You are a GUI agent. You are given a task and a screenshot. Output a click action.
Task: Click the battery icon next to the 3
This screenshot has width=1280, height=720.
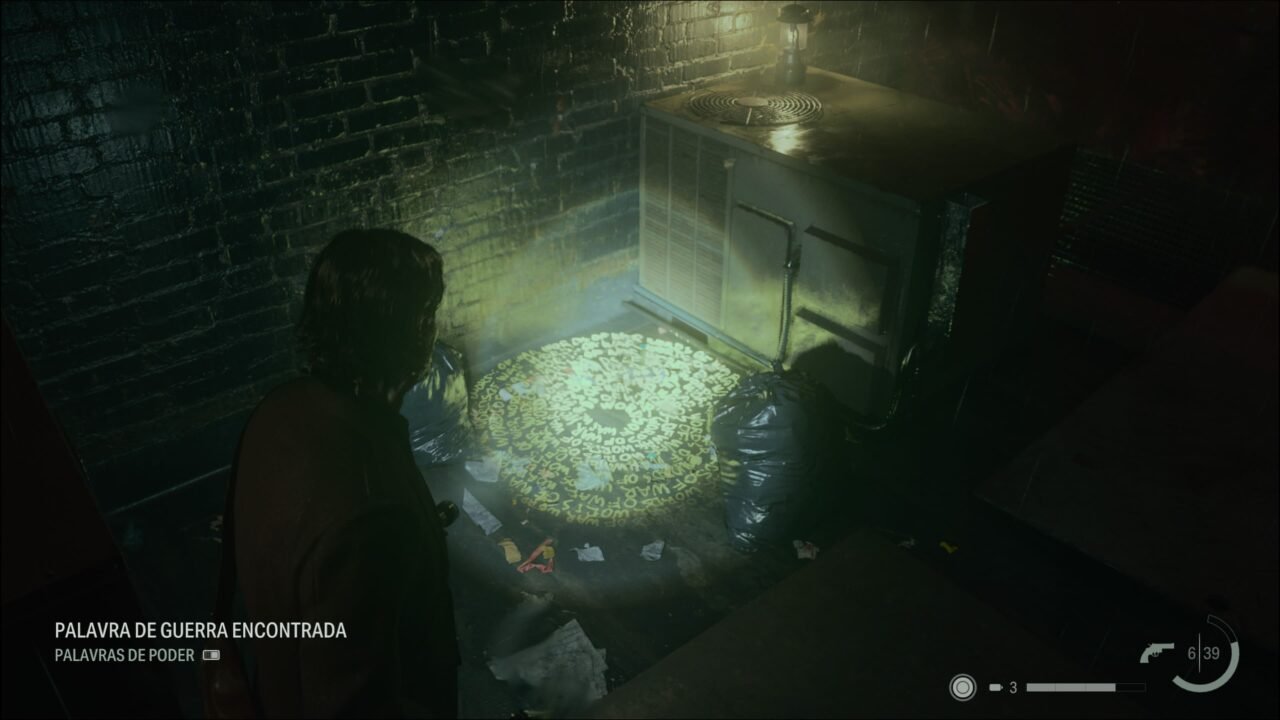996,687
